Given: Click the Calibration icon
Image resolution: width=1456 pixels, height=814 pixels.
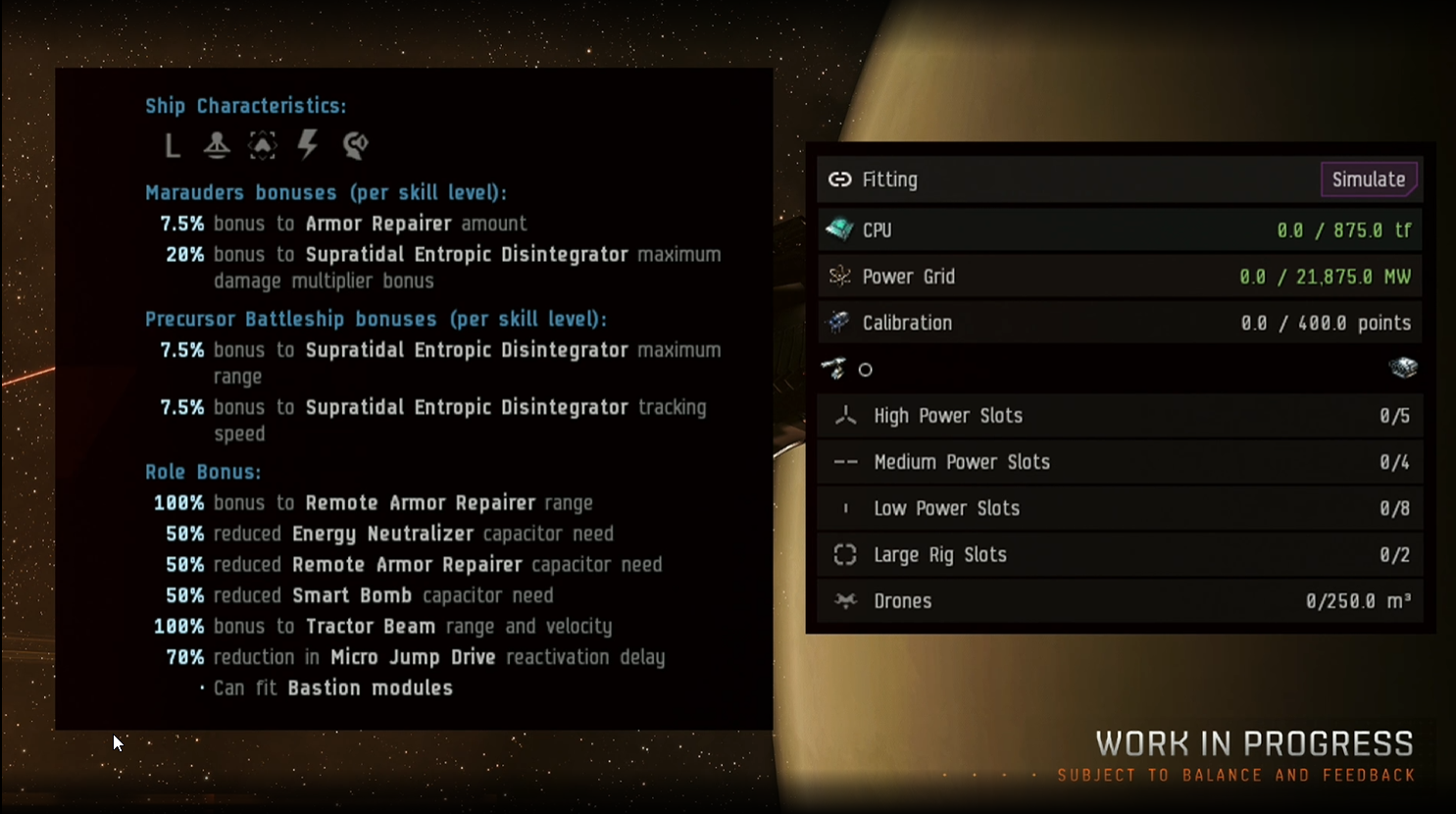Looking at the screenshot, I should click(839, 323).
